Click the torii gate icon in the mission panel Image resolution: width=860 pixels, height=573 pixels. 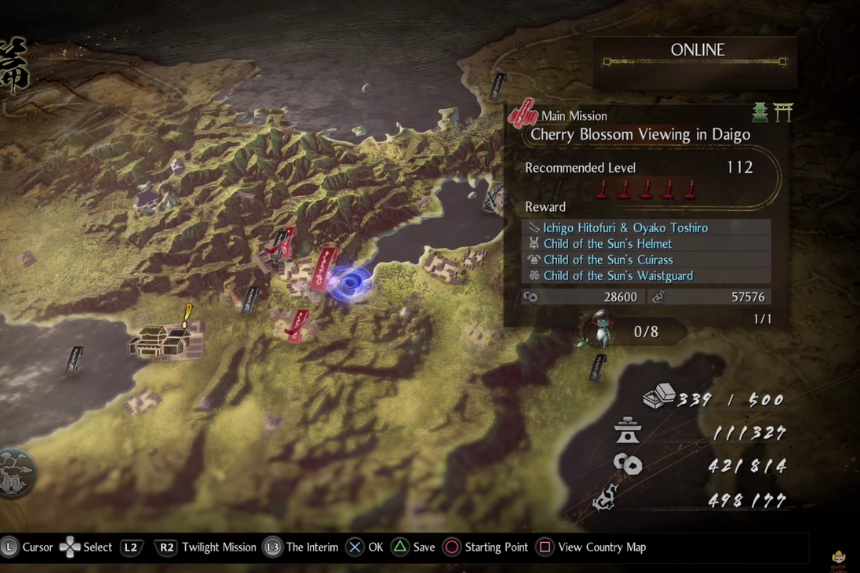tap(782, 113)
